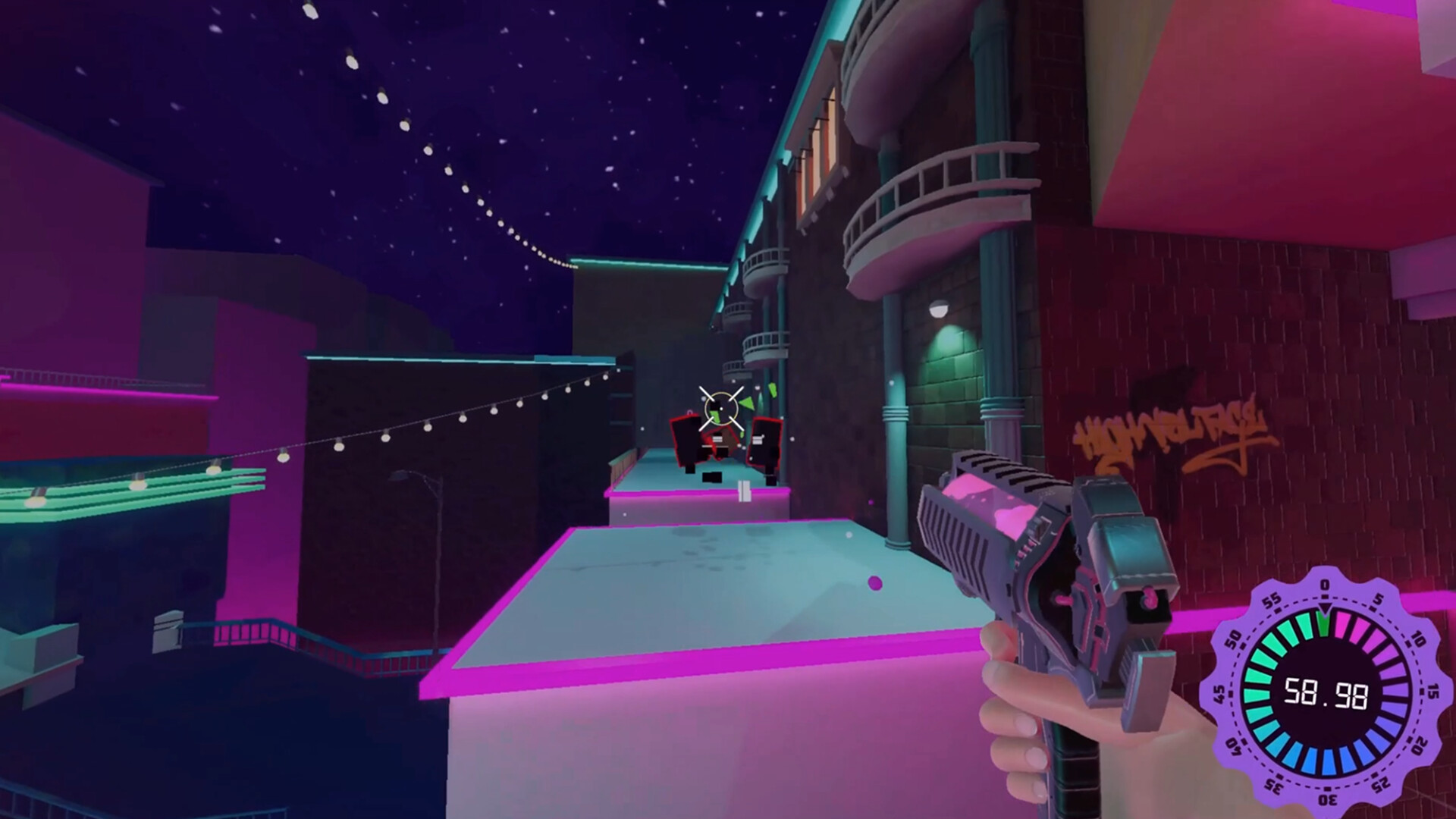Click the circular crosshair reticle

(x=721, y=408)
